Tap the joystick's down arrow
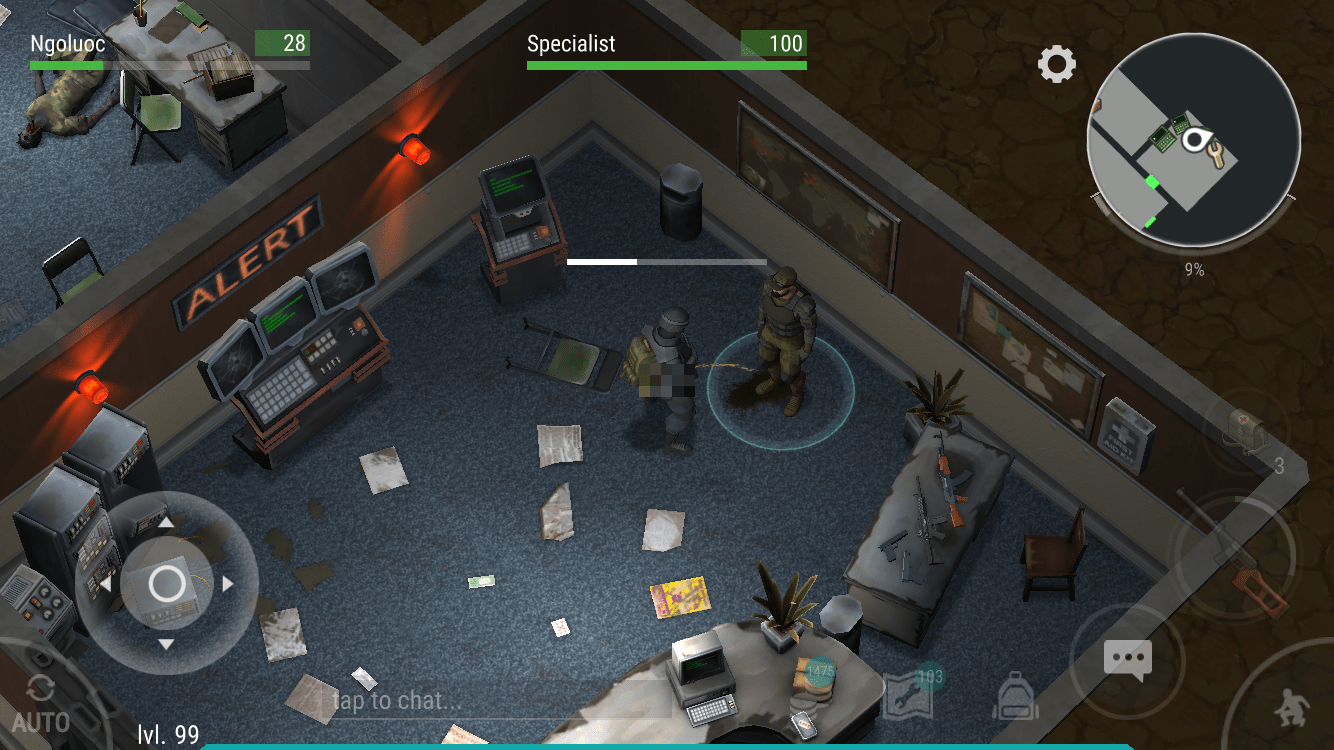The image size is (1334, 750). 167,645
